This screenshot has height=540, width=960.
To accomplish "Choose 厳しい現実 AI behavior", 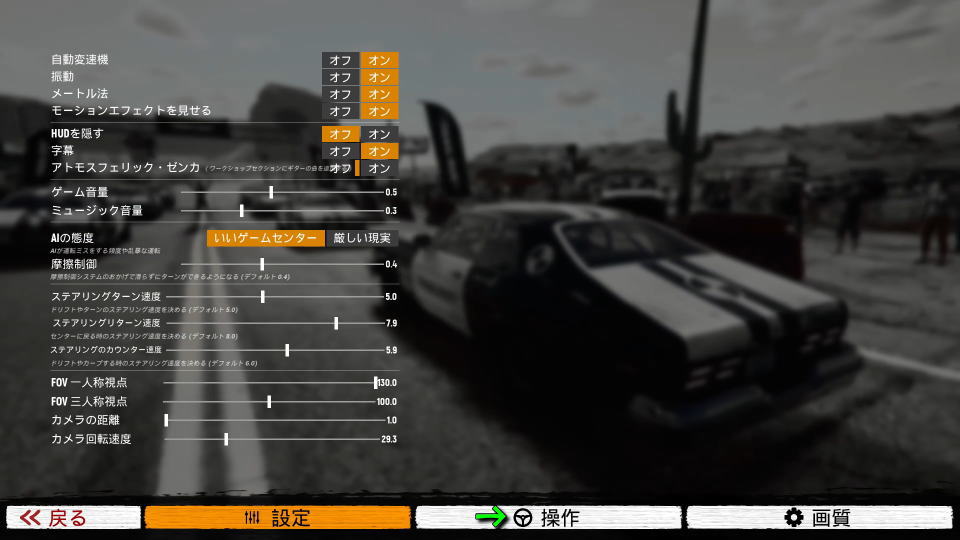I will [x=362, y=238].
